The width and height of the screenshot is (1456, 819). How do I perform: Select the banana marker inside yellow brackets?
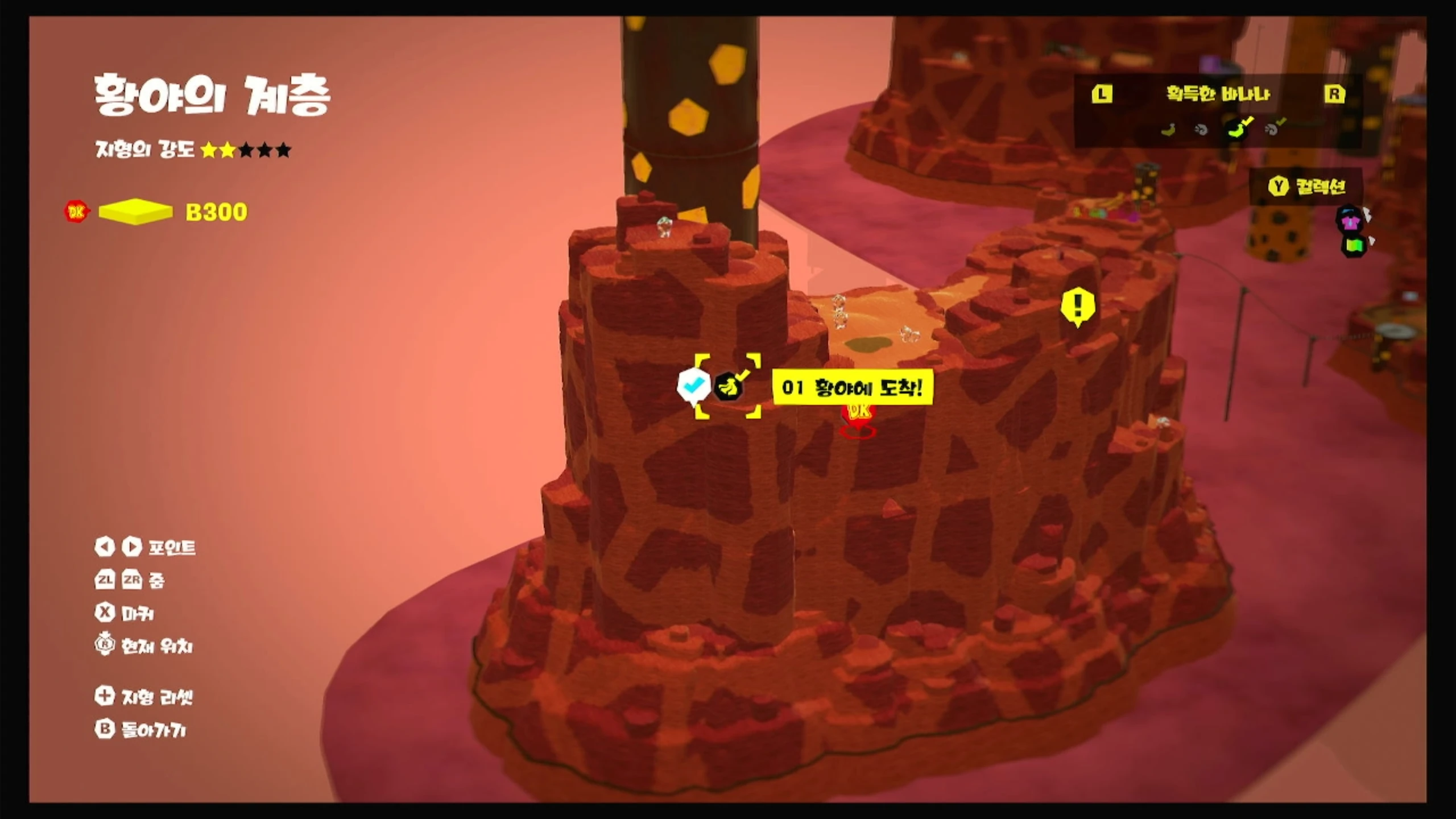pos(729,387)
